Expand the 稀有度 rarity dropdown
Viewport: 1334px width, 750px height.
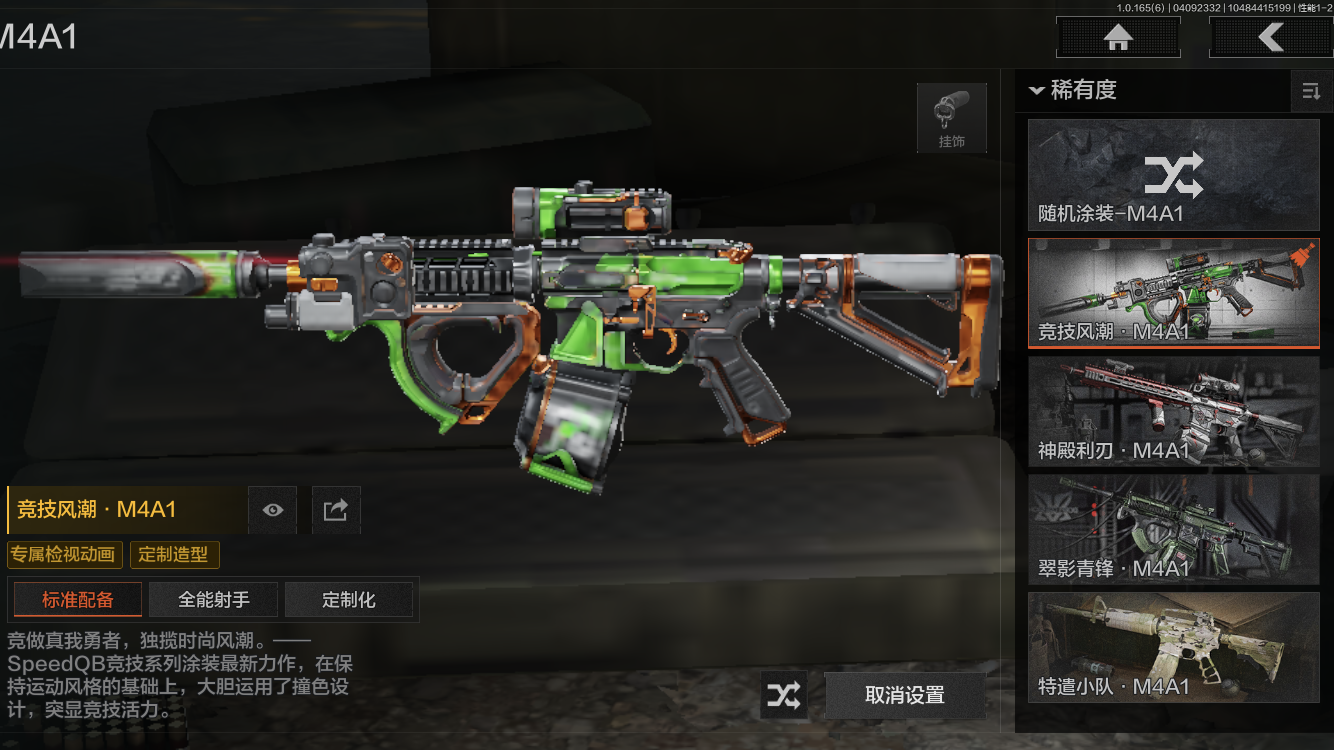(x=1073, y=90)
